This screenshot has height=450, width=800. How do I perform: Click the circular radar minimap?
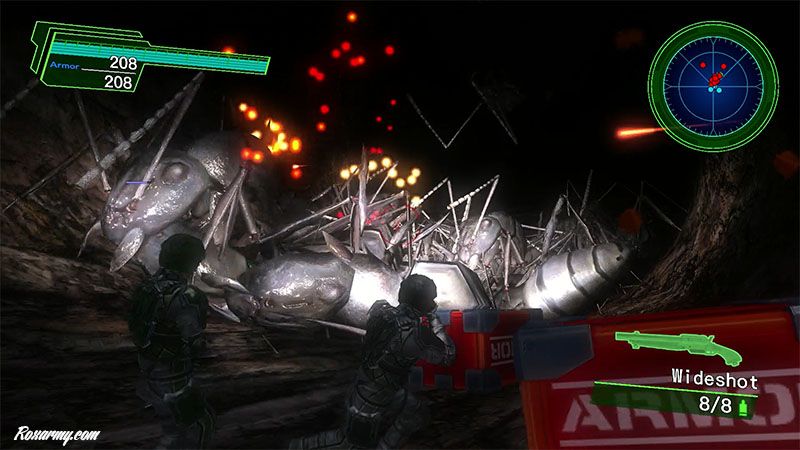(x=712, y=85)
